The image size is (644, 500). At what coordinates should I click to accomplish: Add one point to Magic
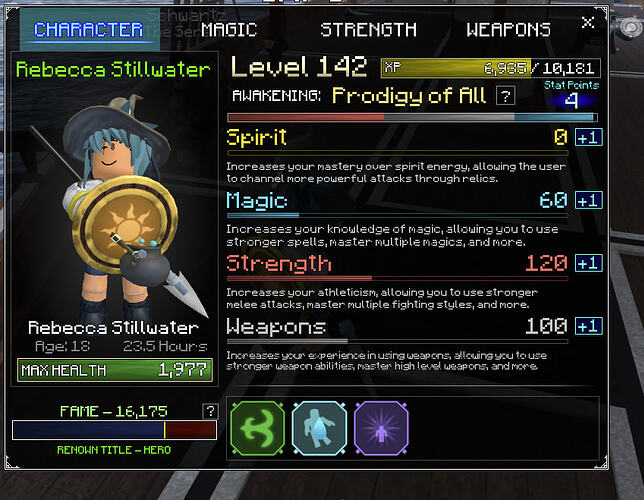coord(589,200)
